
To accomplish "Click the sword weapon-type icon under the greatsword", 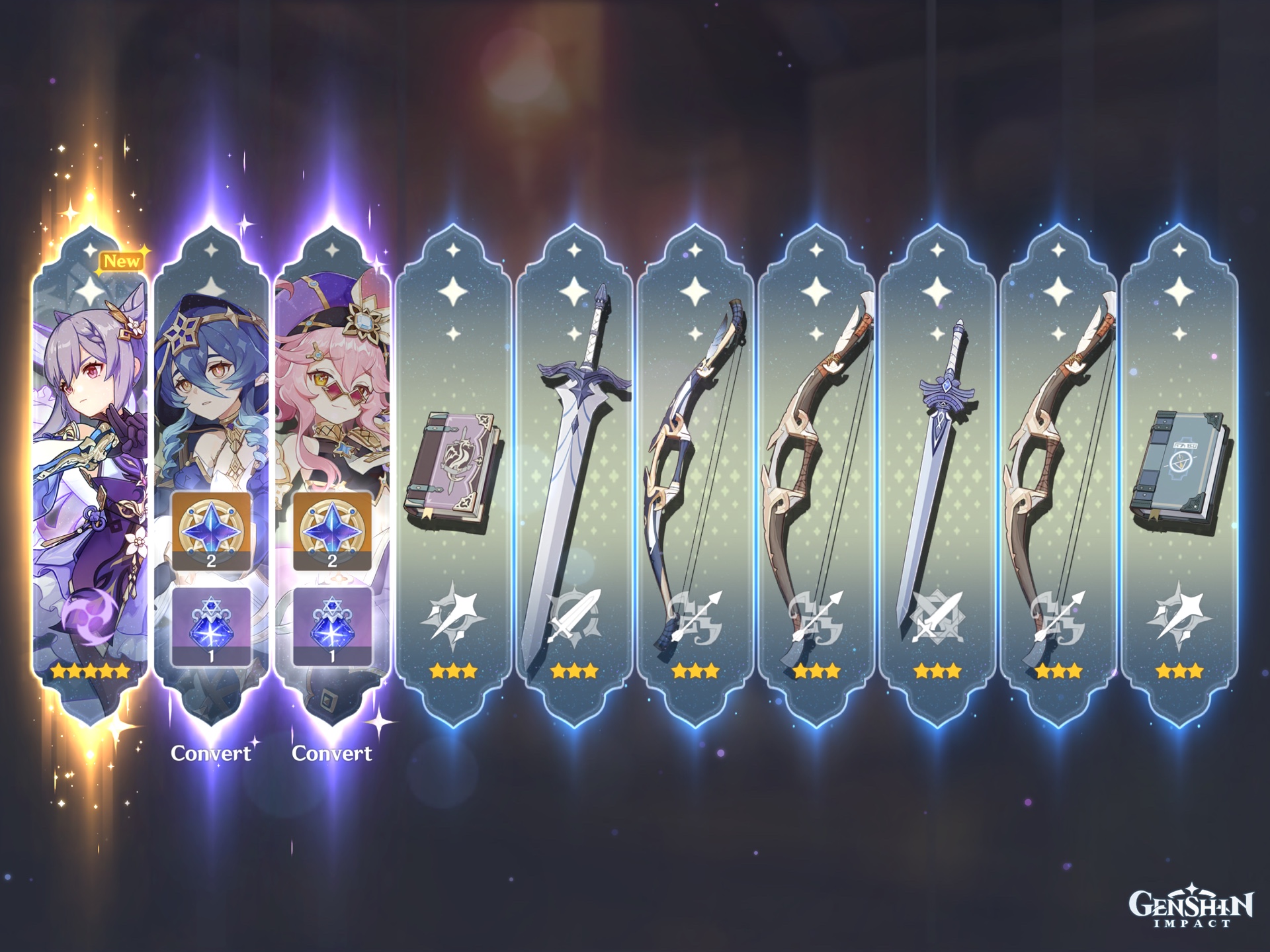I will (x=573, y=615).
